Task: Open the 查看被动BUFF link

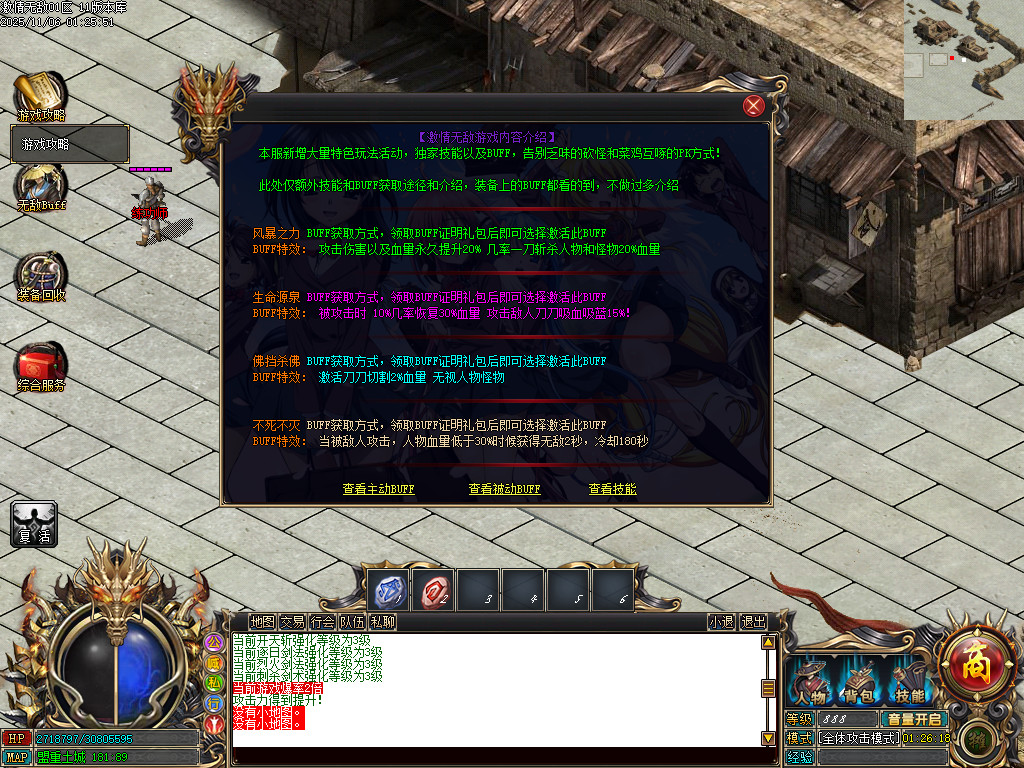Action: (x=504, y=489)
